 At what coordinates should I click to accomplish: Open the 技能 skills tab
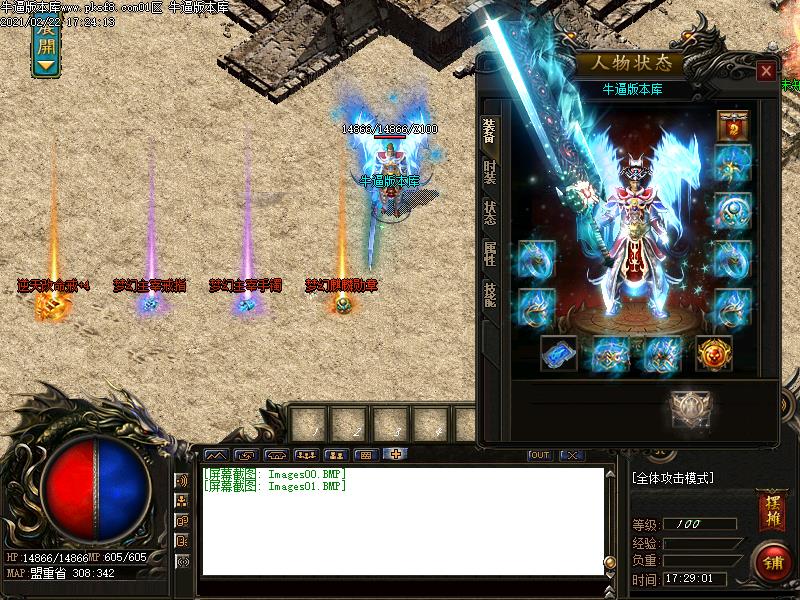pyautogui.click(x=489, y=294)
